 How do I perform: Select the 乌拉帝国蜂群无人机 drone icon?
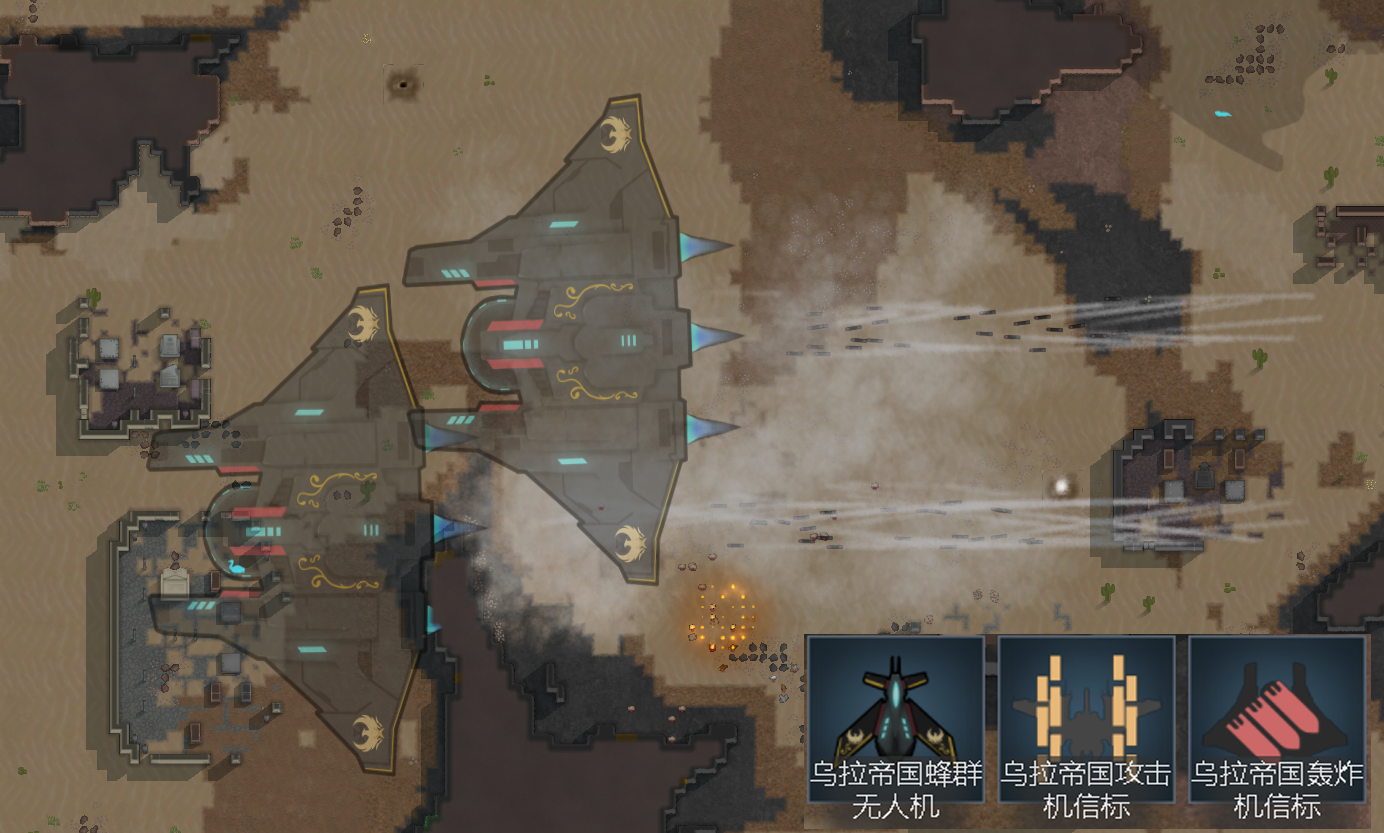895,718
